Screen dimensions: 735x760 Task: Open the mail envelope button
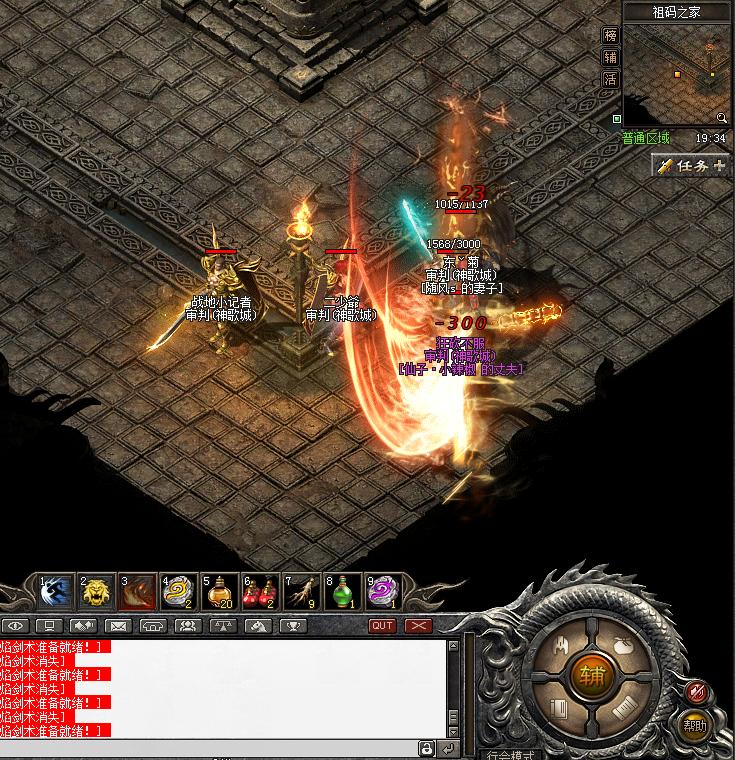click(x=119, y=626)
